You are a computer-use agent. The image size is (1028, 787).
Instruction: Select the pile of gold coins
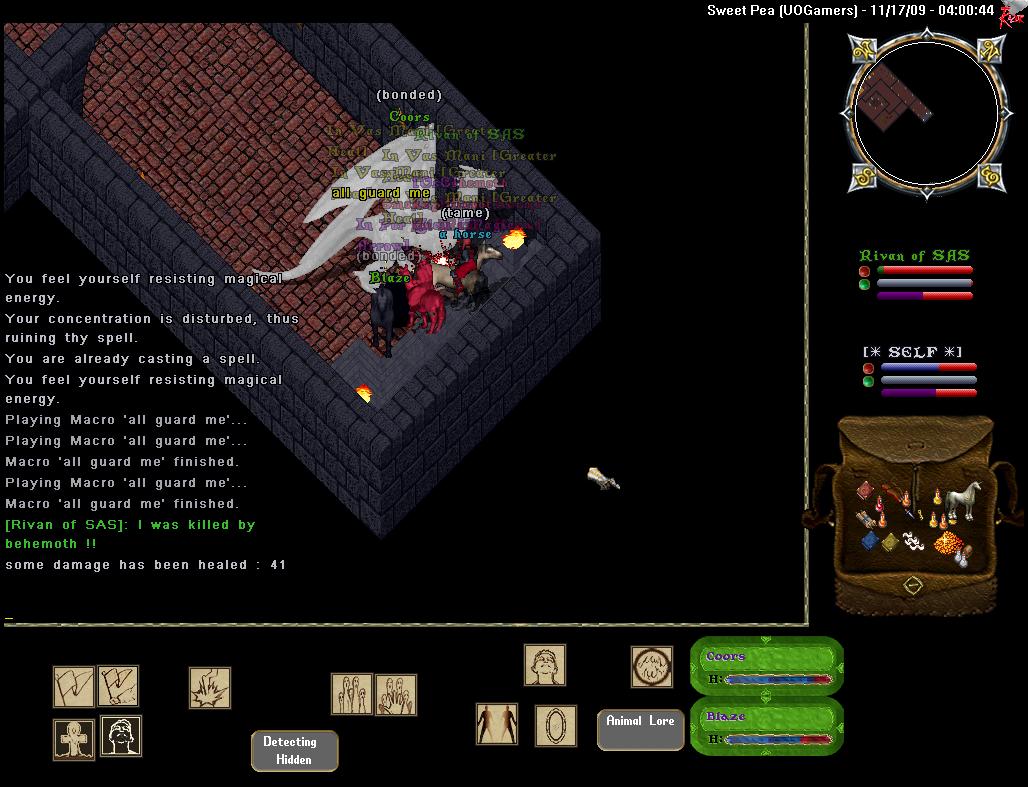coord(948,543)
